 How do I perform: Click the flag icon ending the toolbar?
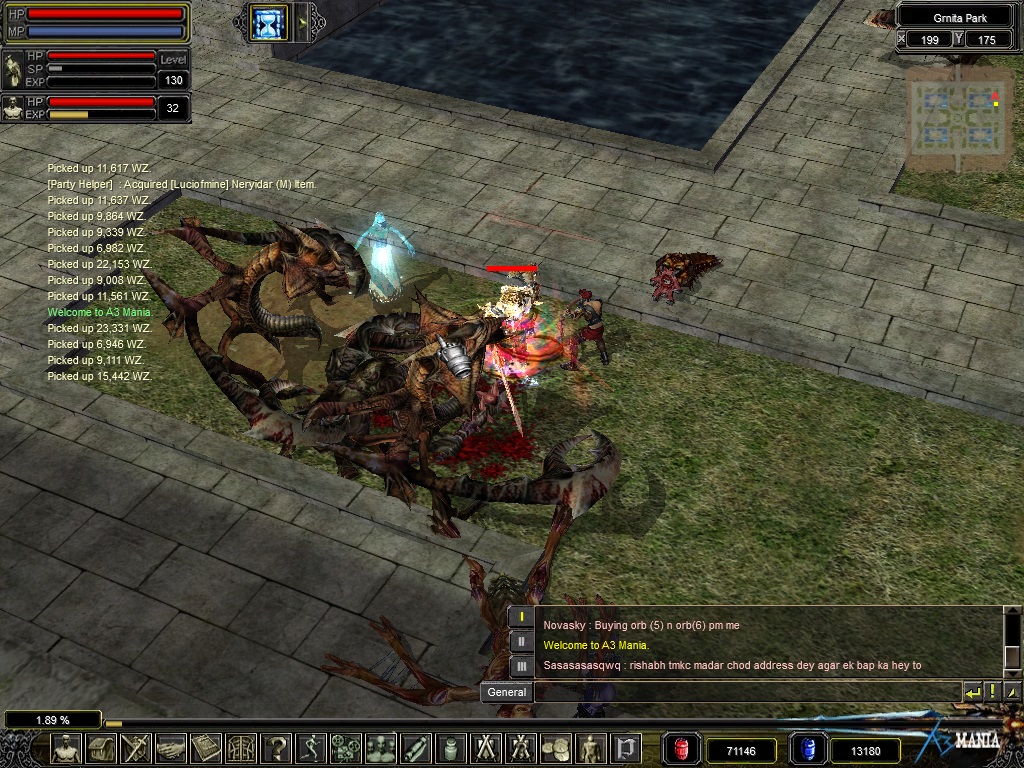[x=626, y=748]
